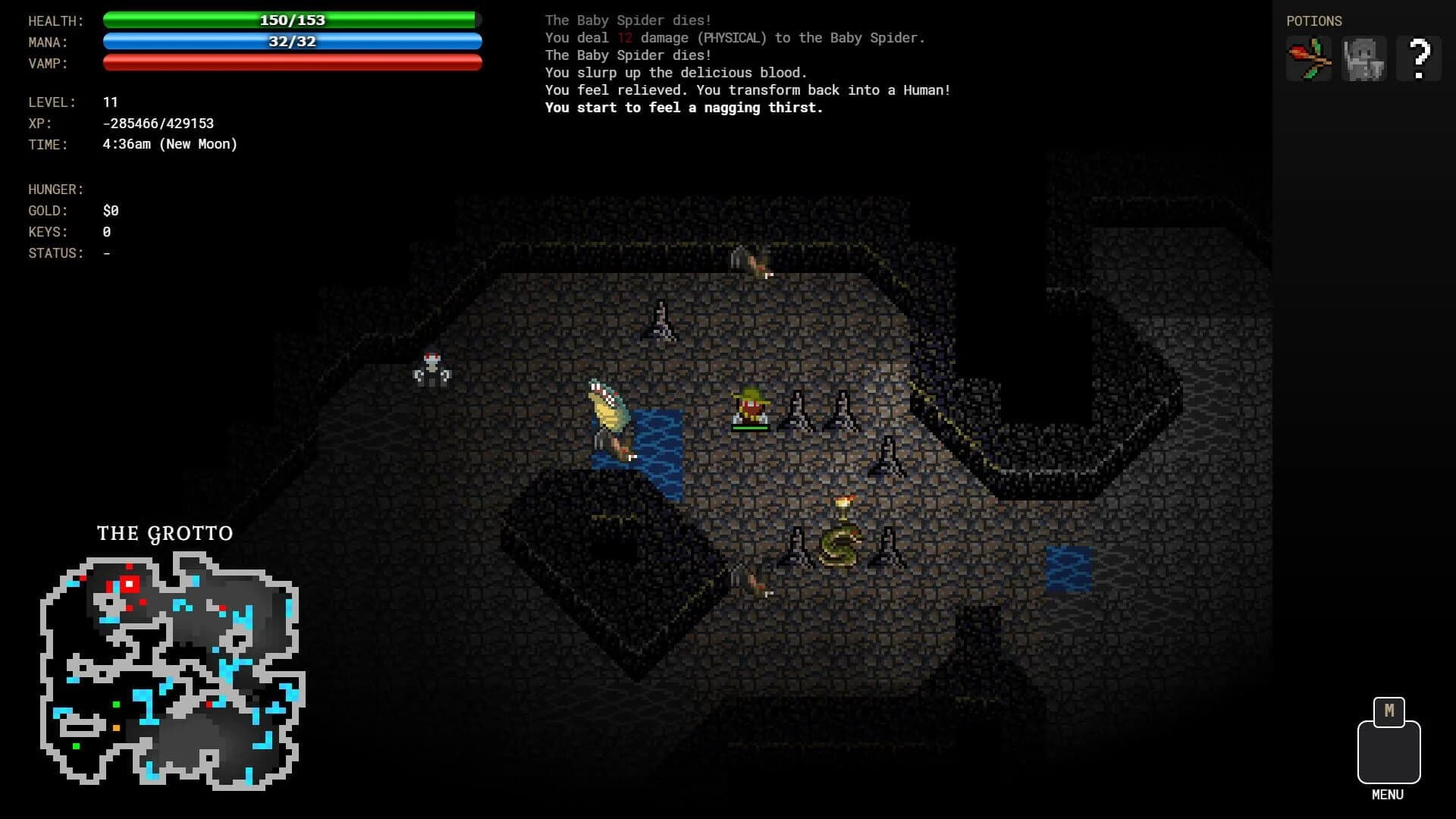1456x819 pixels.
Task: Drink the grey gargoyle stone potion
Action: [1363, 58]
